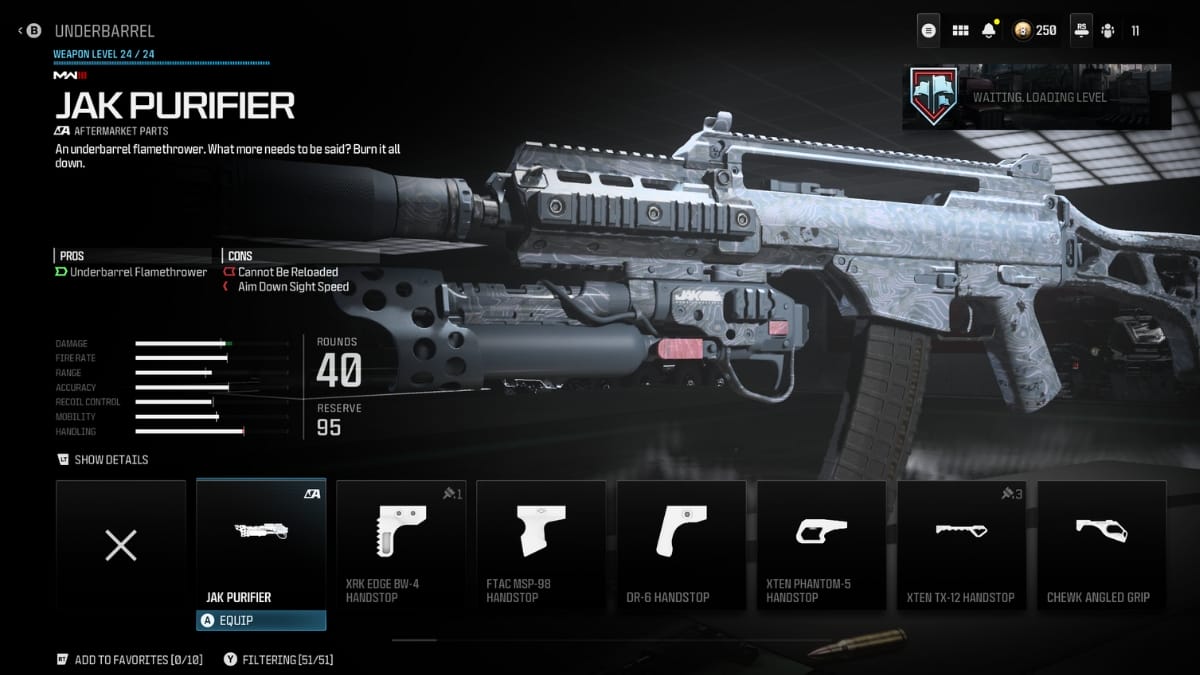Open the COD Points balance of 250
This screenshot has width=1200, height=675.
coord(1036,31)
